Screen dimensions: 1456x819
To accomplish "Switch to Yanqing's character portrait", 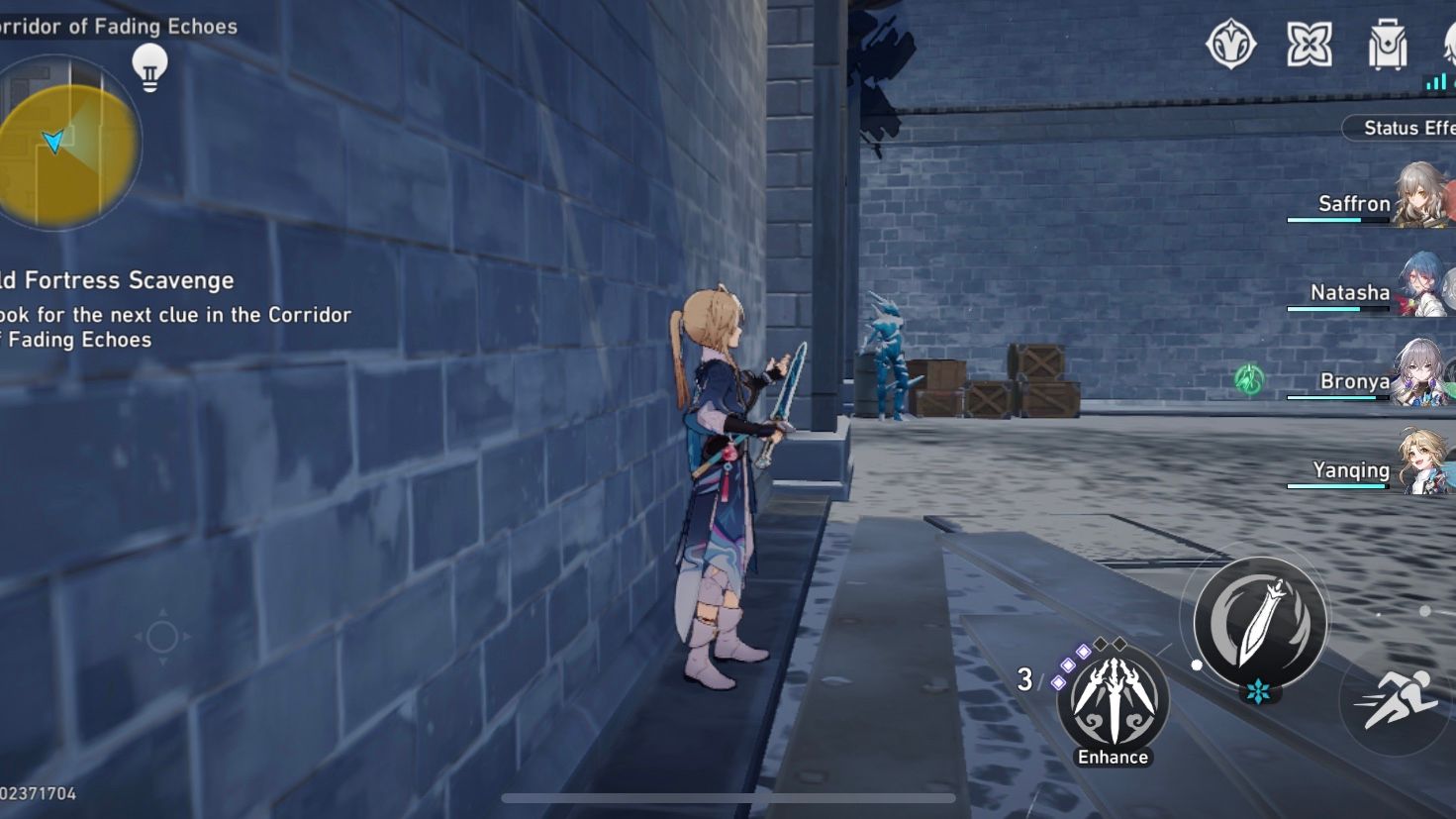I will [x=1421, y=462].
